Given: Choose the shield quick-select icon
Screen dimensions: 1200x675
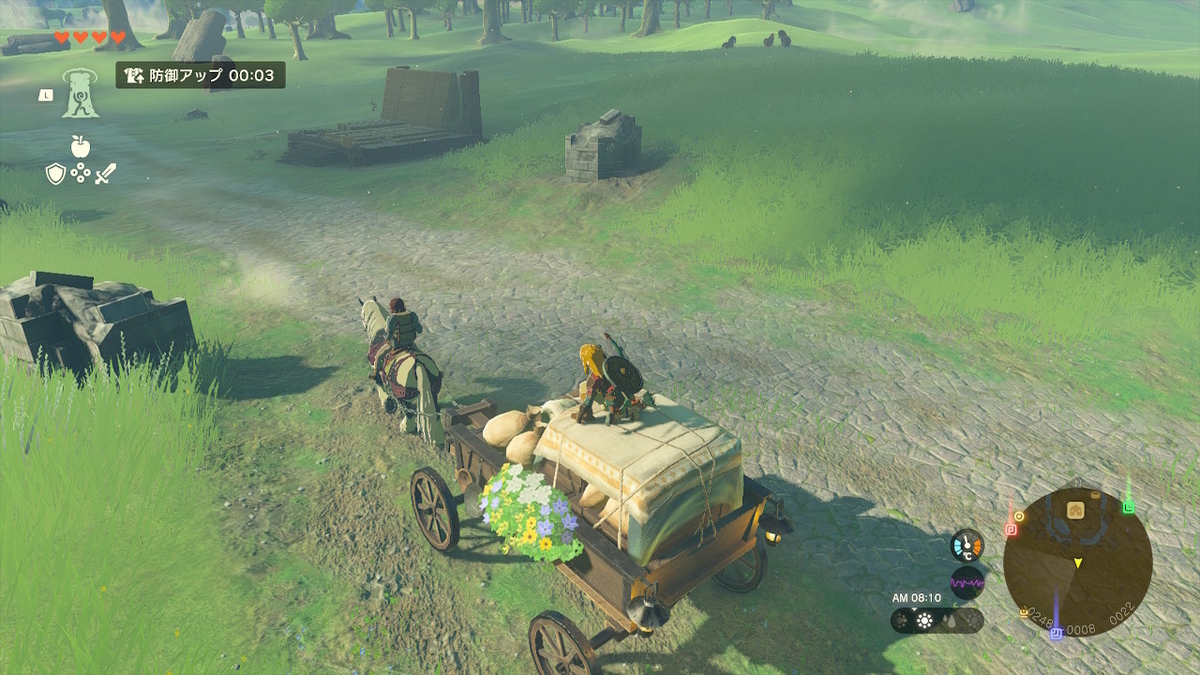Looking at the screenshot, I should pos(56,174).
